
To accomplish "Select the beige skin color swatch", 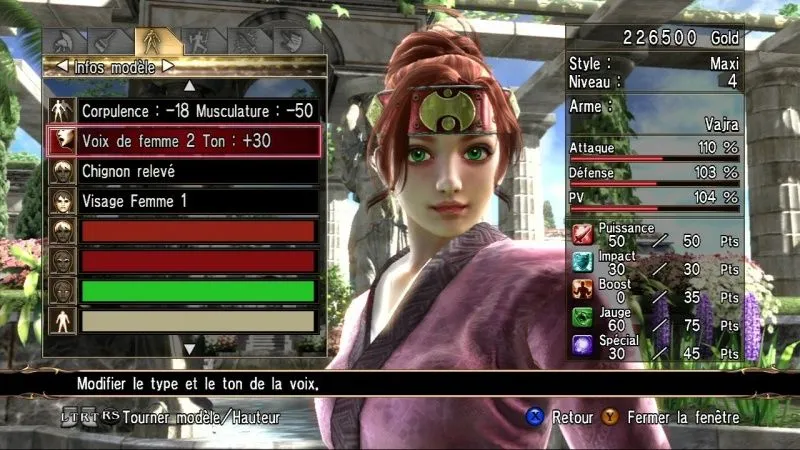I will tap(198, 321).
